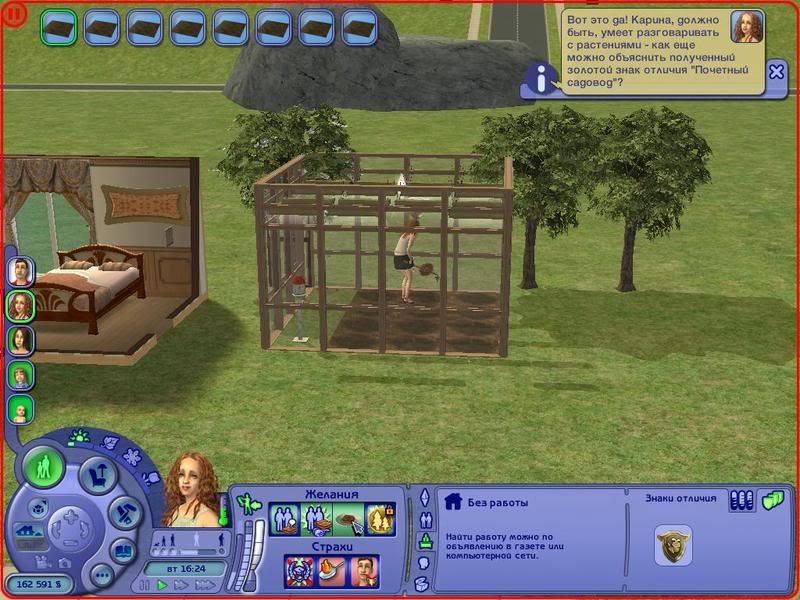Image resolution: width=800 pixels, height=600 pixels.
Task: Click the pause button in speed controls
Action: [146, 585]
